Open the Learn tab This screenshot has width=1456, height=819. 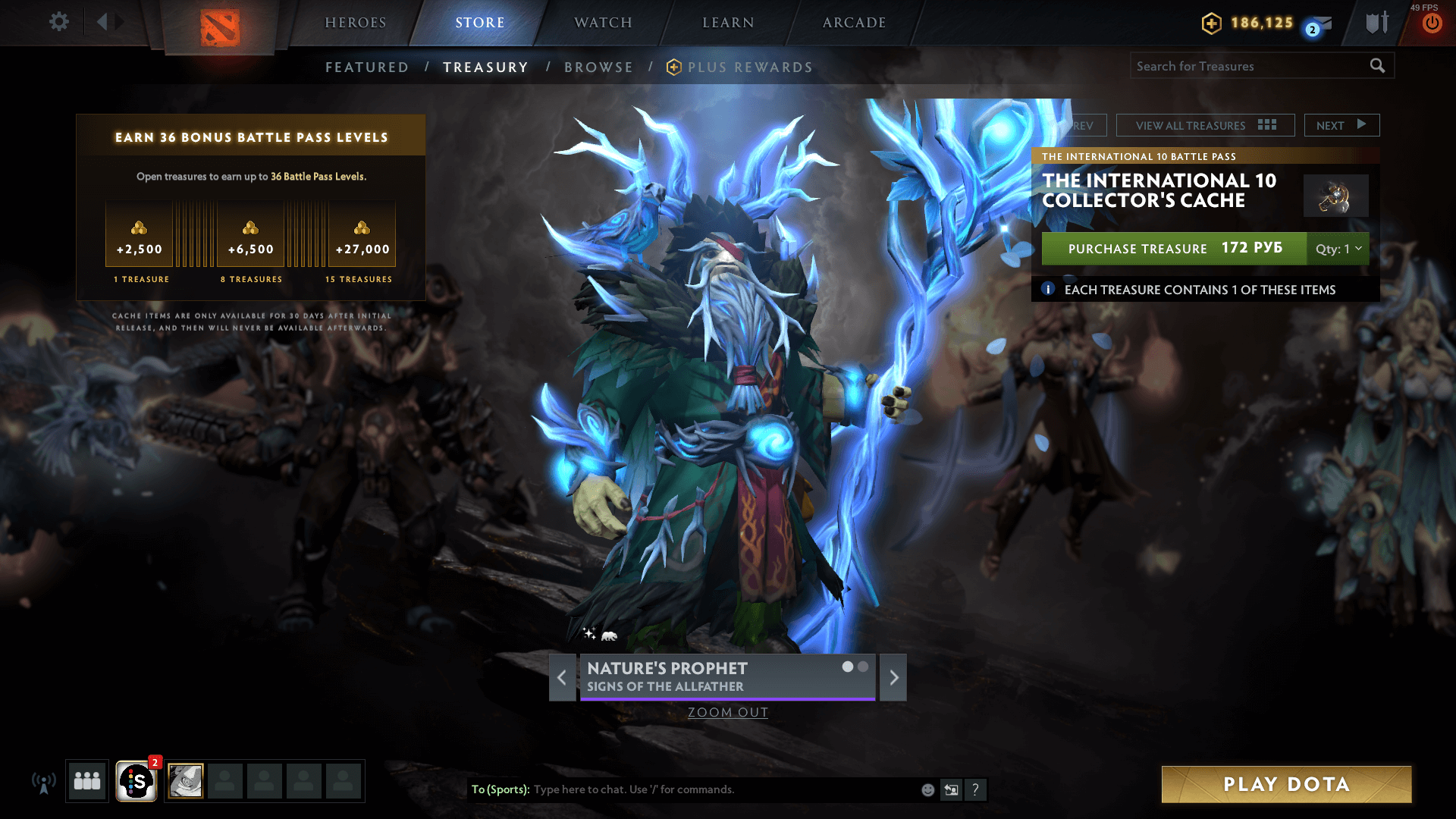coord(728,23)
